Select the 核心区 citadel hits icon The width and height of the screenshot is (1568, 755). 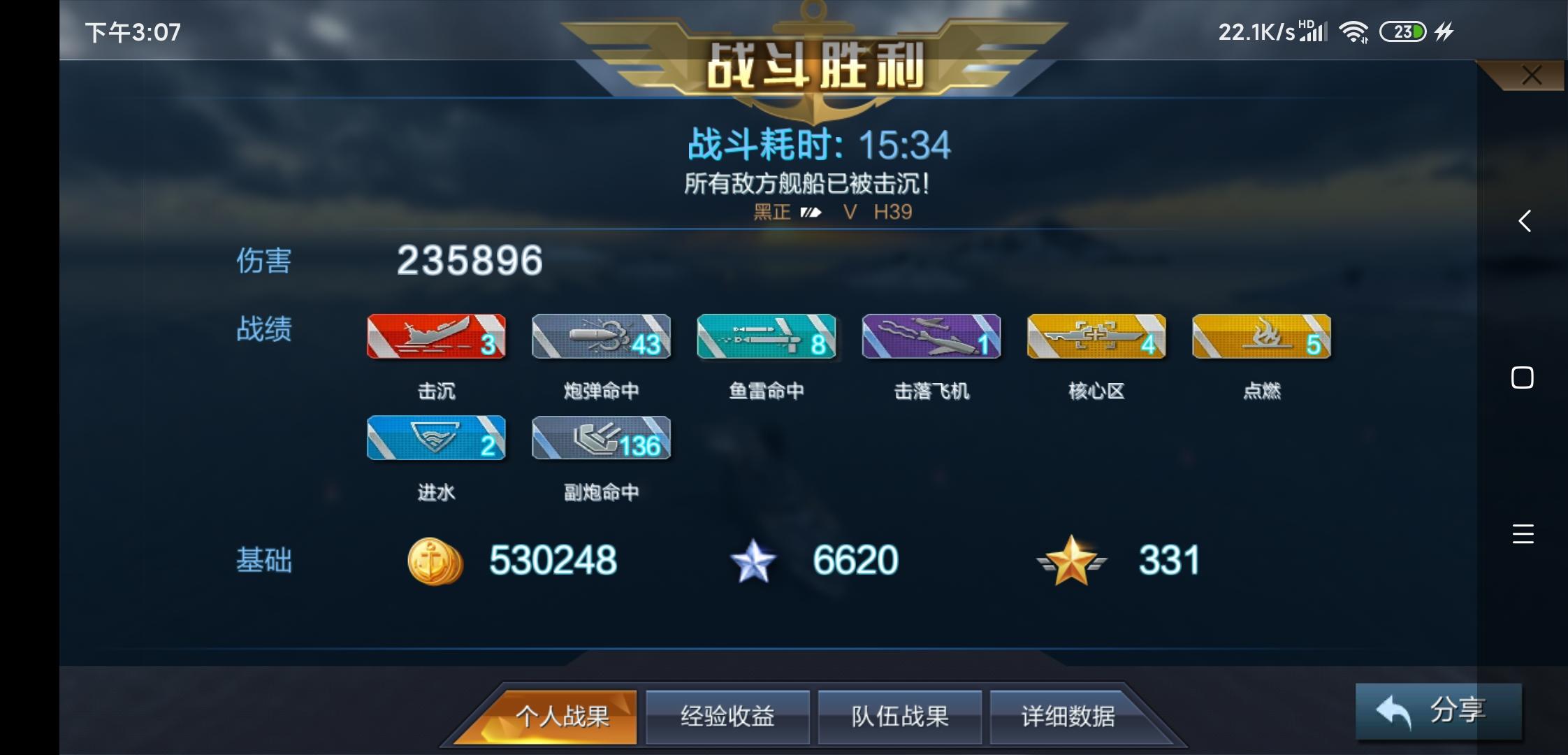pos(1096,336)
